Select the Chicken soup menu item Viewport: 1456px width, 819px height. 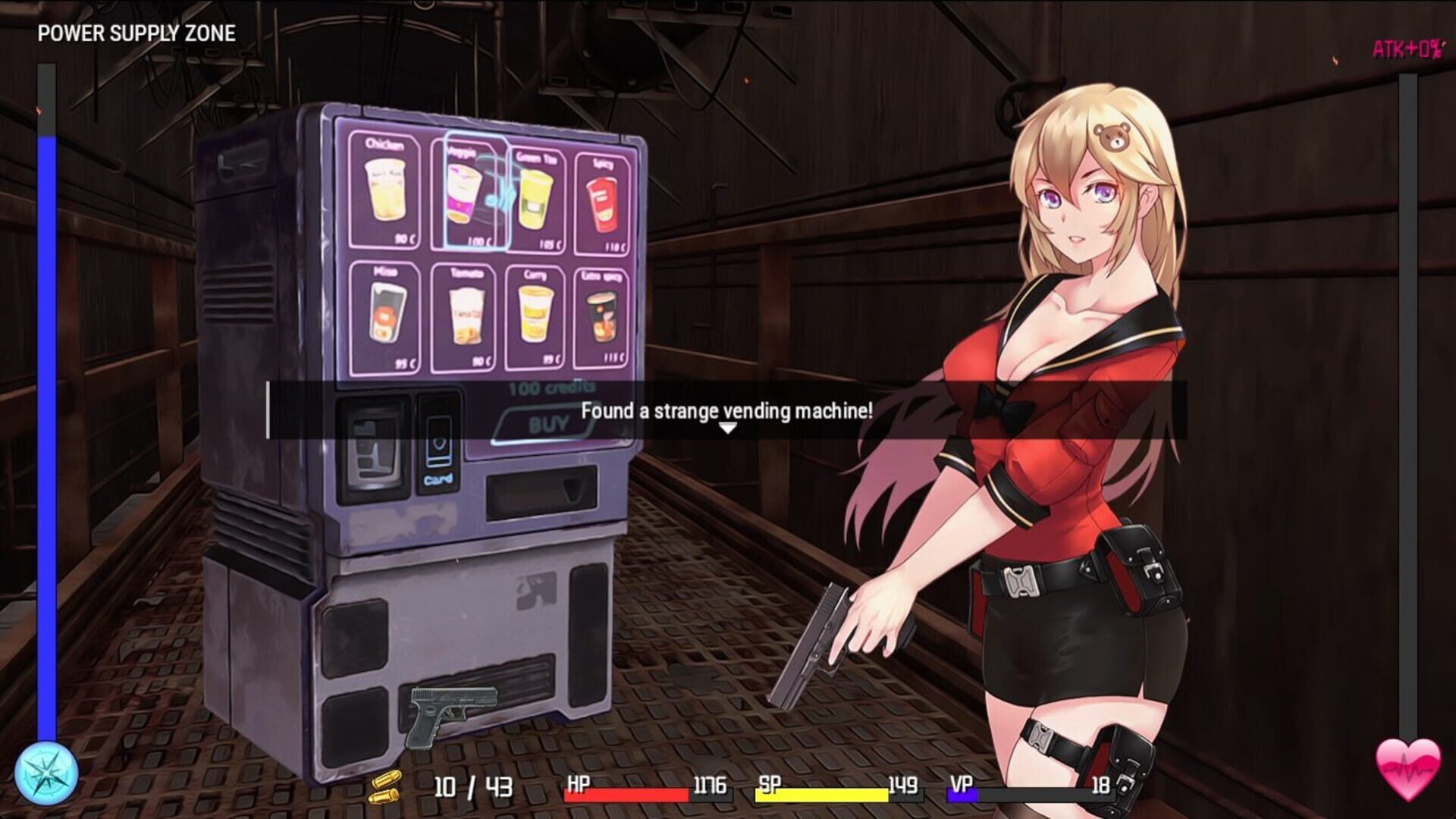[x=385, y=188]
